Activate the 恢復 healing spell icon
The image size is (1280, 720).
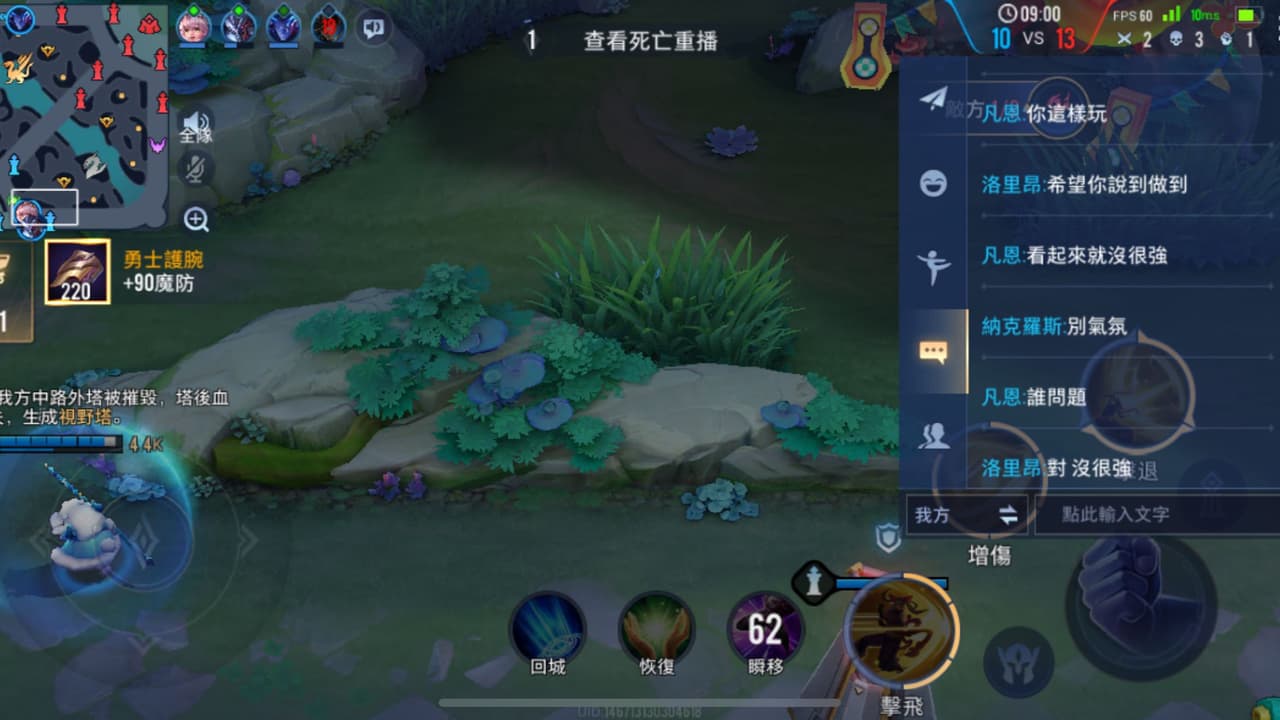coord(655,625)
